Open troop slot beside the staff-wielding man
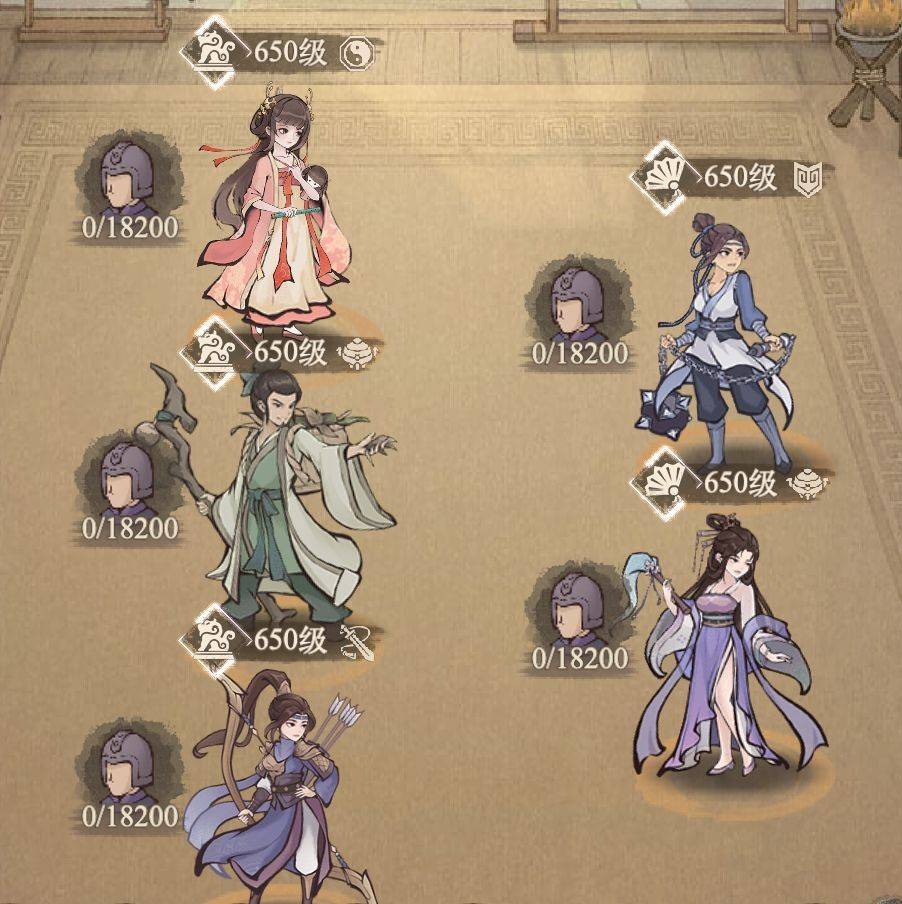The image size is (902, 904). coord(128,473)
